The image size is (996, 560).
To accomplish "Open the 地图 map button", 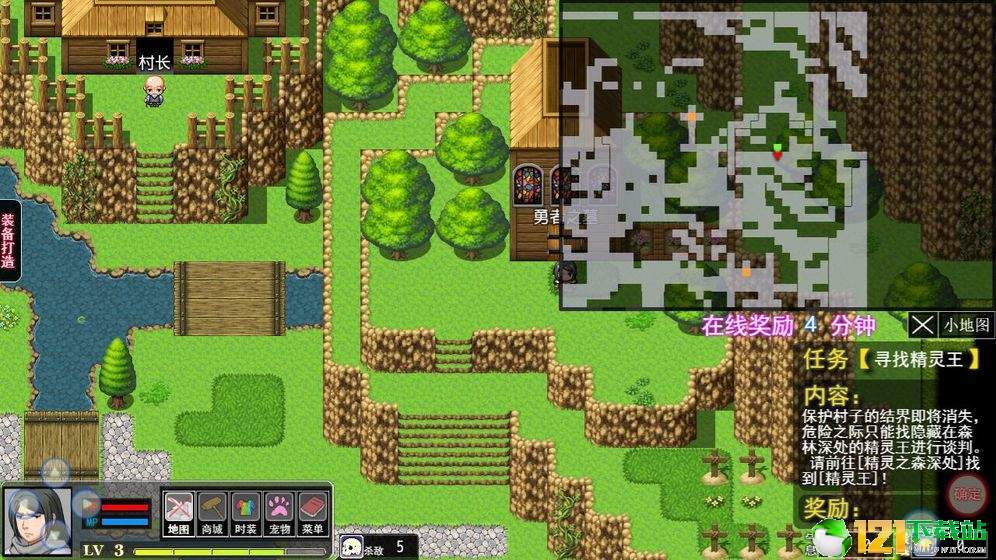I will 178,512.
